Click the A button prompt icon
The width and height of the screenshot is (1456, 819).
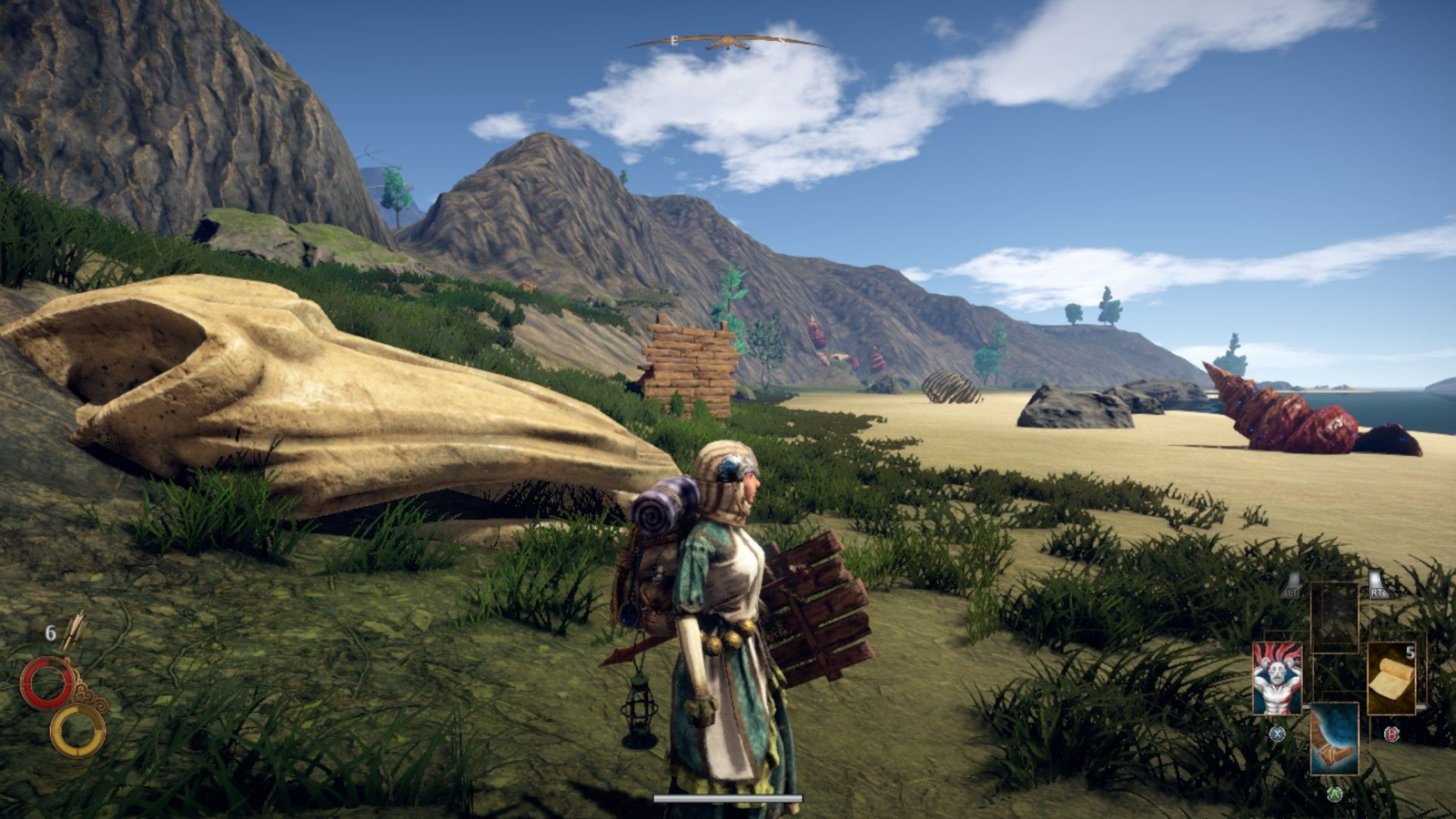click(x=1334, y=794)
